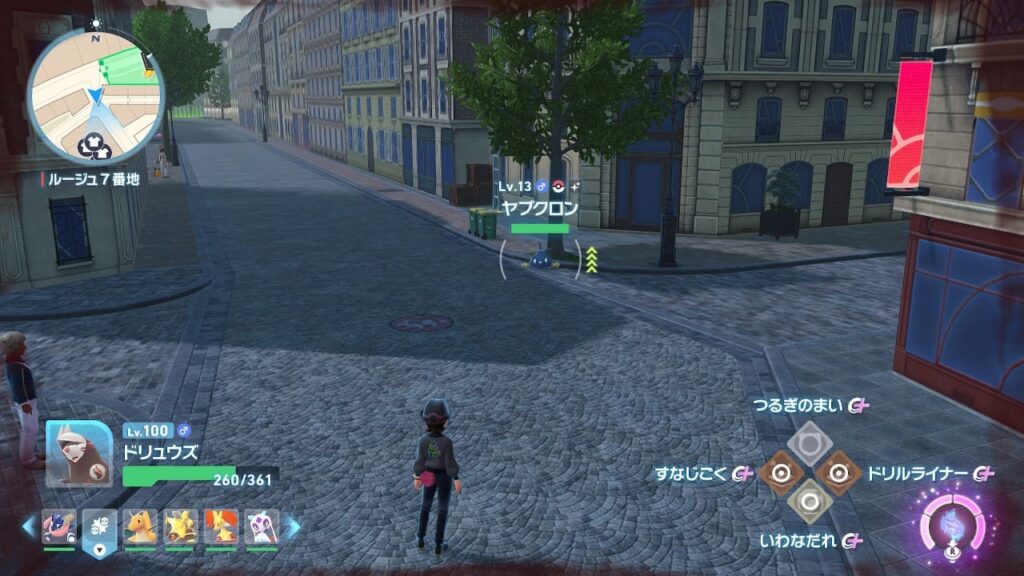Viewport: 1024px width, 576px height.
Task: Activate the Mega Evolution gauge
Action: pos(951,521)
